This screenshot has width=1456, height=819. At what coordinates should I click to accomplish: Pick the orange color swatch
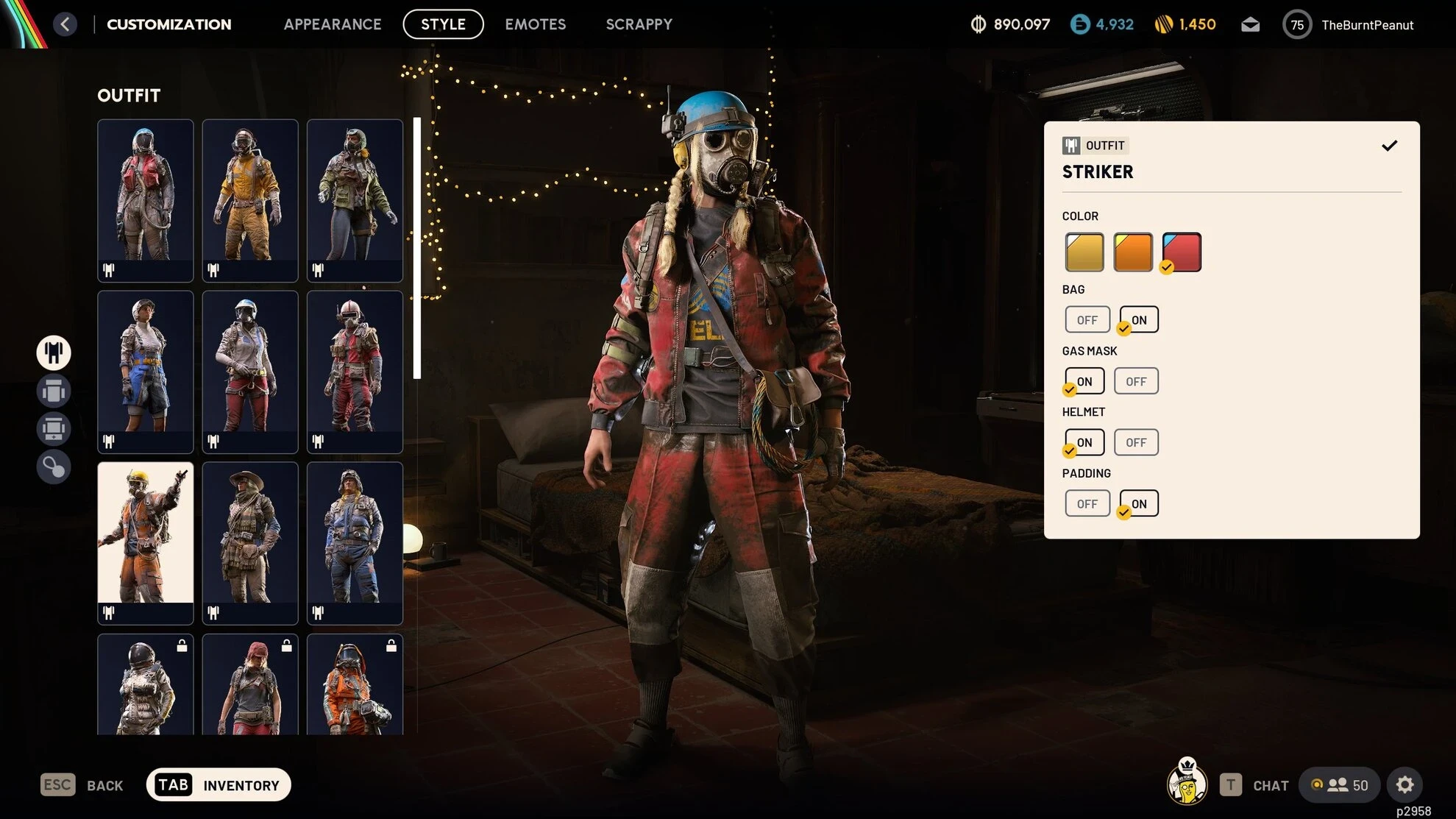[x=1132, y=252]
